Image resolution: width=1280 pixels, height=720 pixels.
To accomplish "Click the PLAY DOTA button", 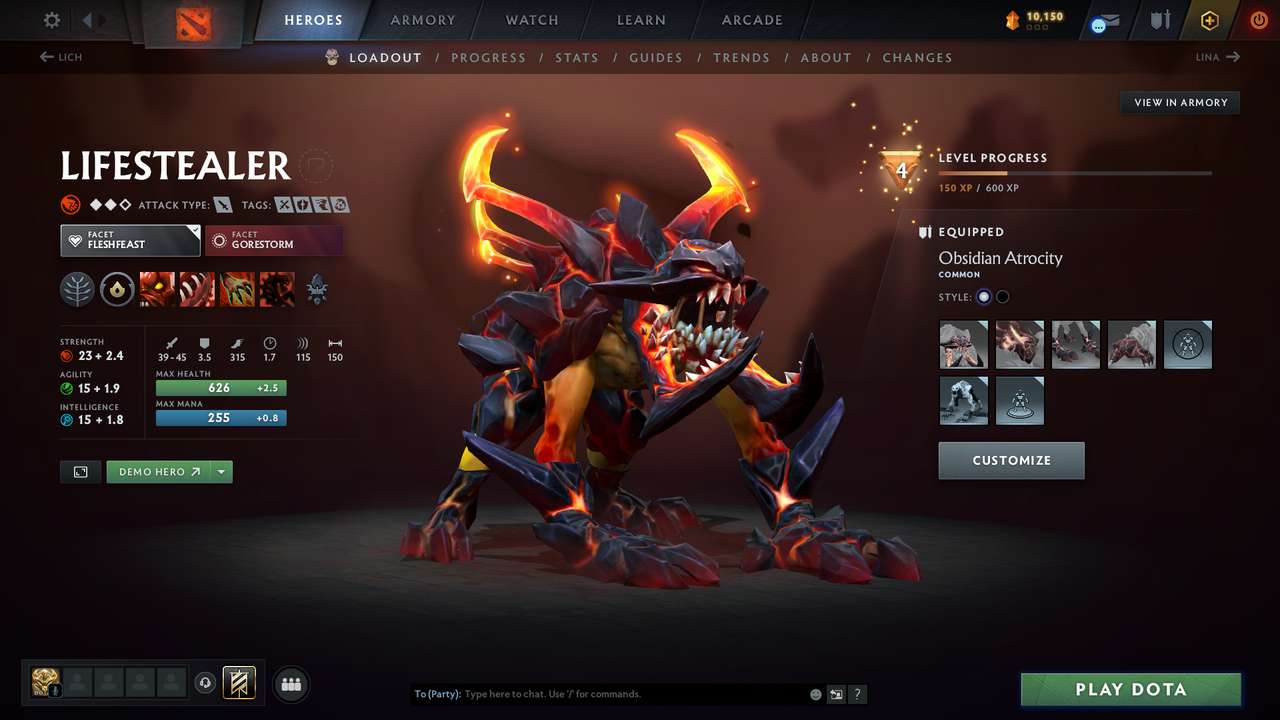I will click(1130, 689).
